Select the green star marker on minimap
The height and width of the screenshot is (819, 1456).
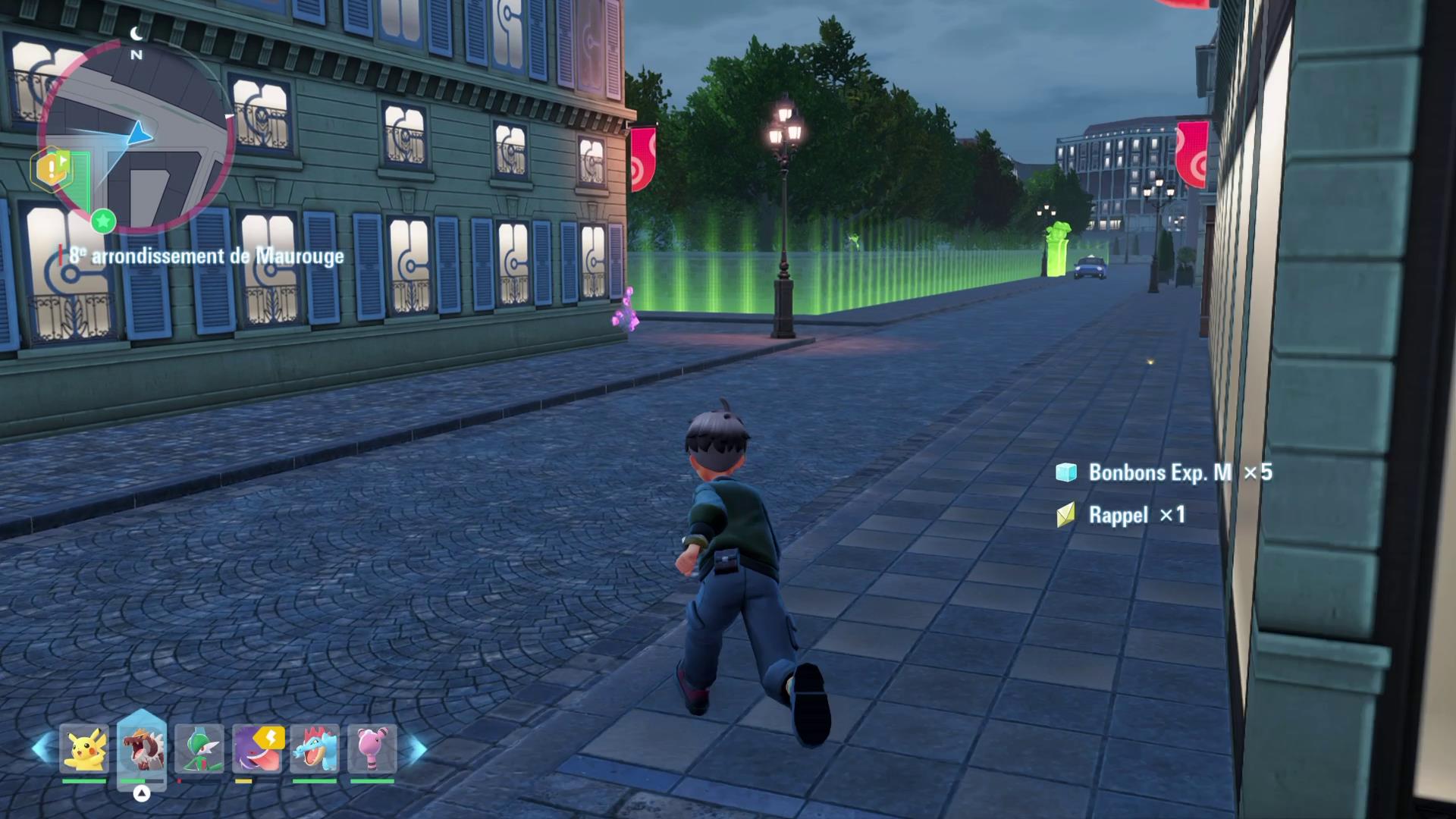point(103,221)
